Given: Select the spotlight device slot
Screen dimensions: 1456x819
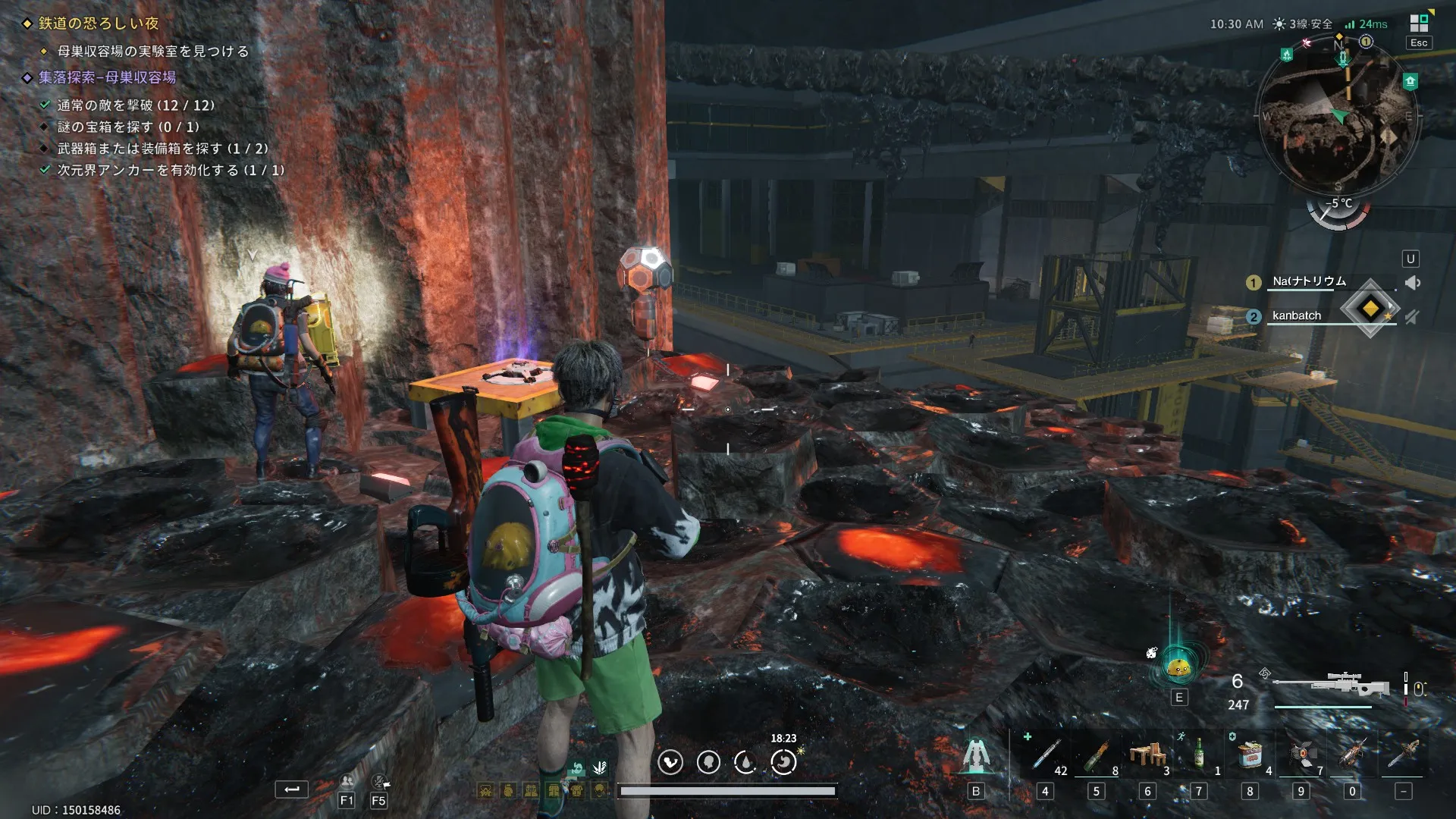Looking at the screenshot, I should point(1301,755).
